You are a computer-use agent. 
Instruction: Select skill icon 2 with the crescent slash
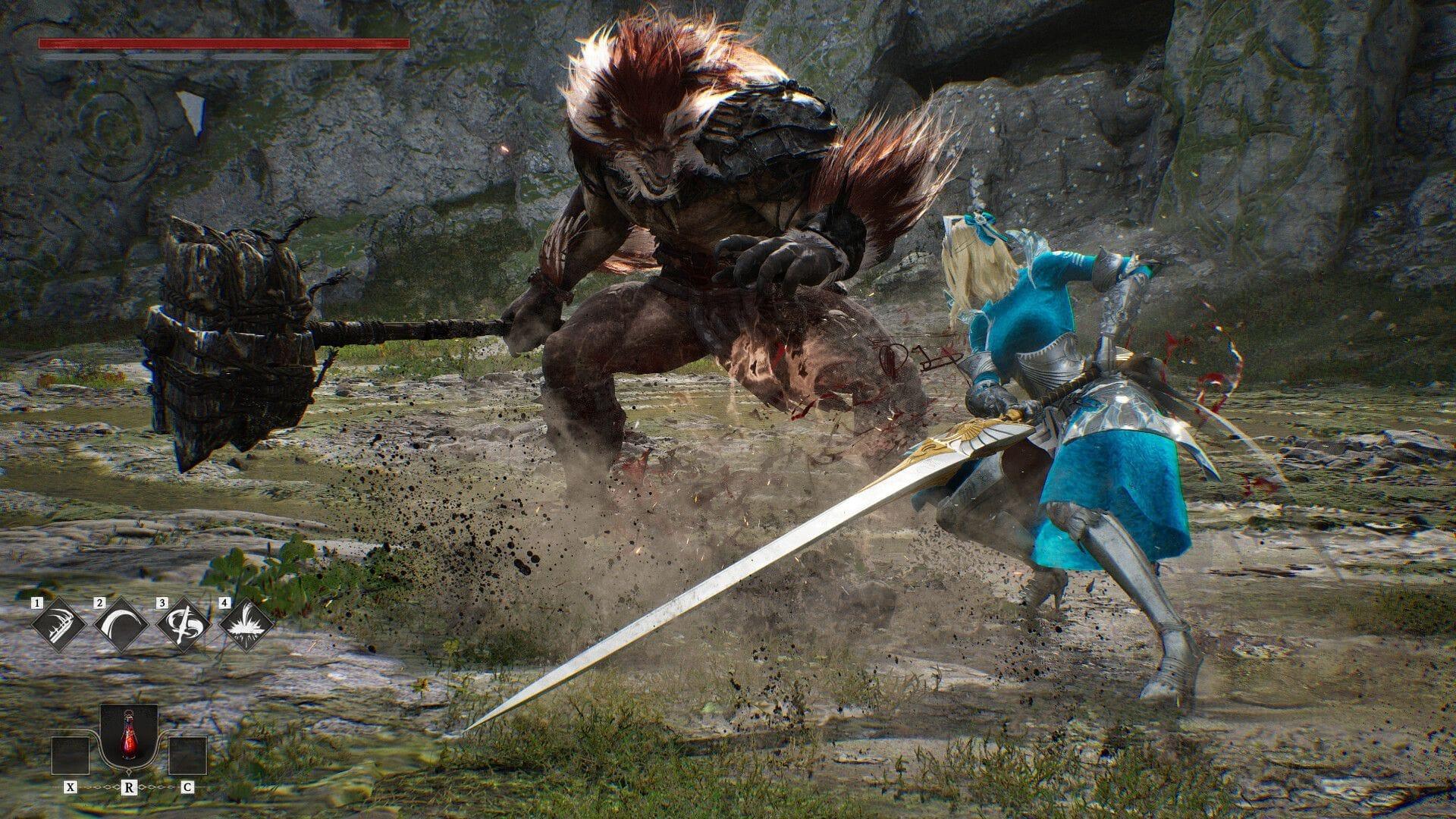coord(120,625)
